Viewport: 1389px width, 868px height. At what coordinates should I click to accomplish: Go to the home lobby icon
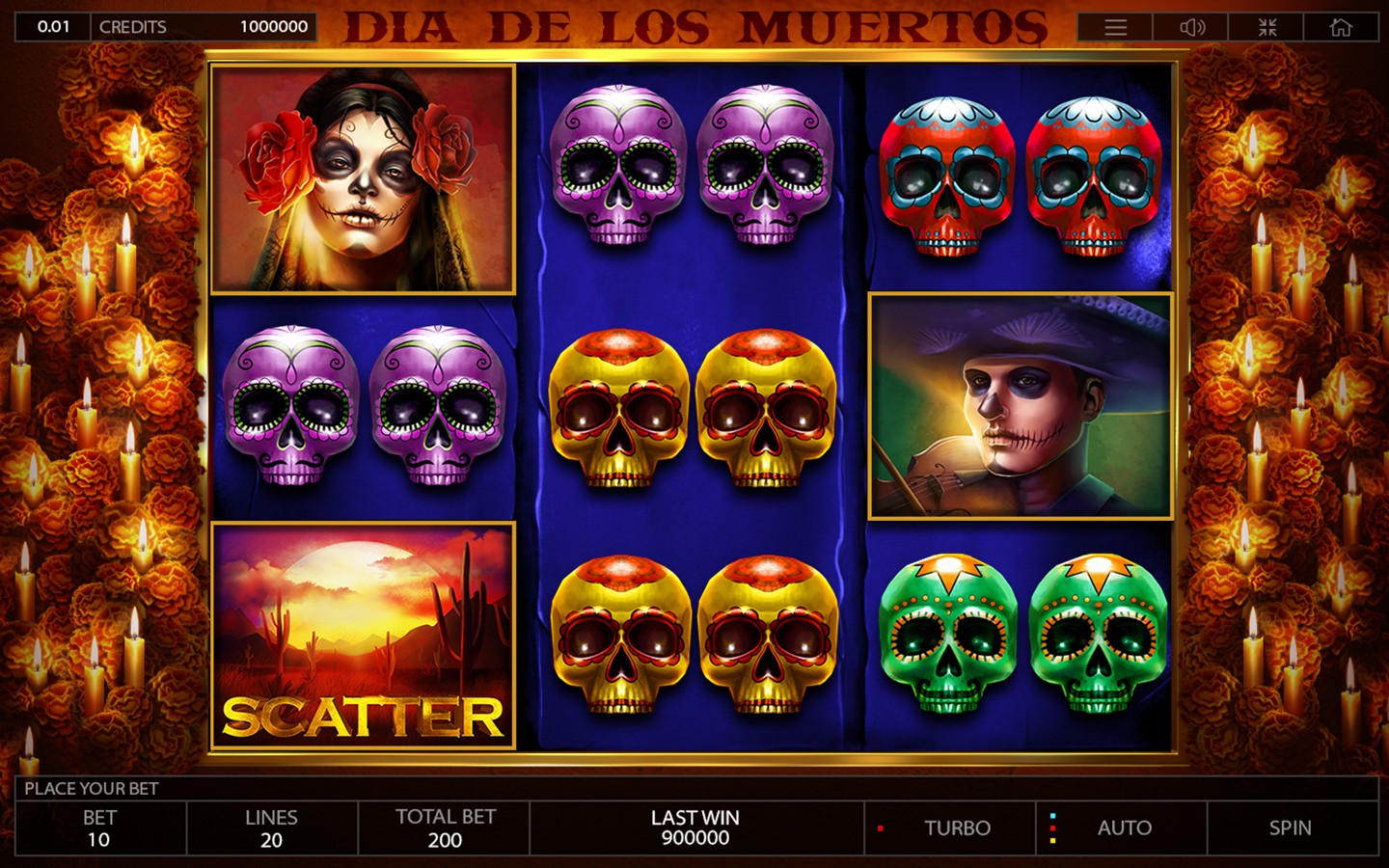tap(1341, 27)
